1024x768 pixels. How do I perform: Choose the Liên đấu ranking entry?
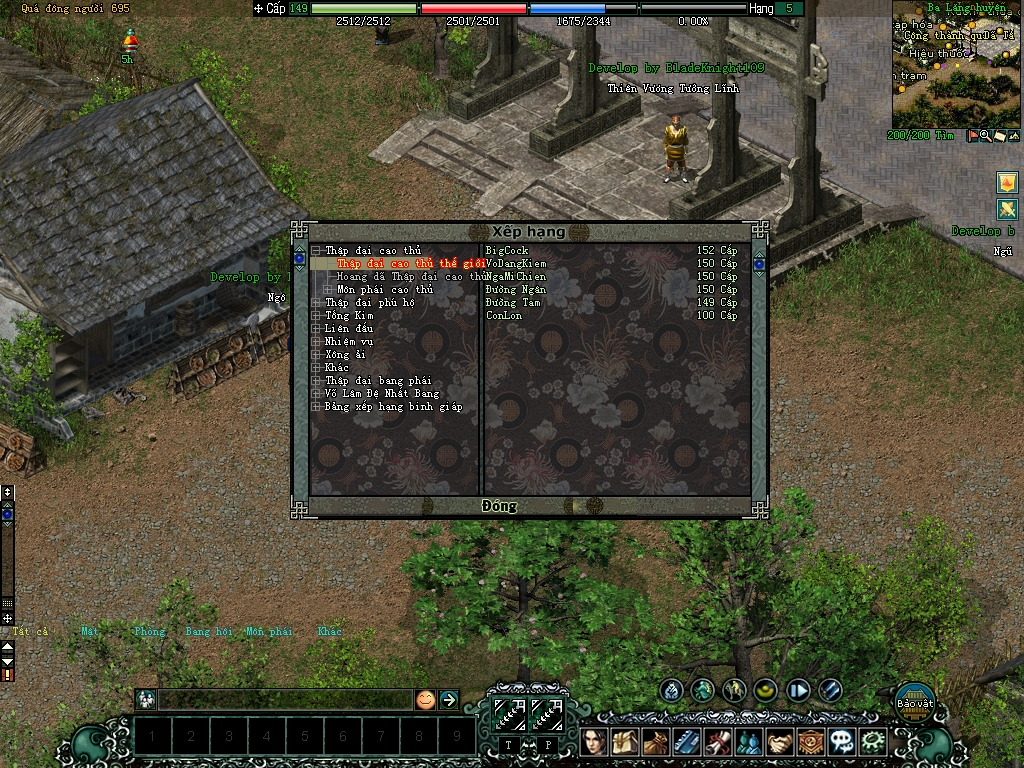coord(349,329)
